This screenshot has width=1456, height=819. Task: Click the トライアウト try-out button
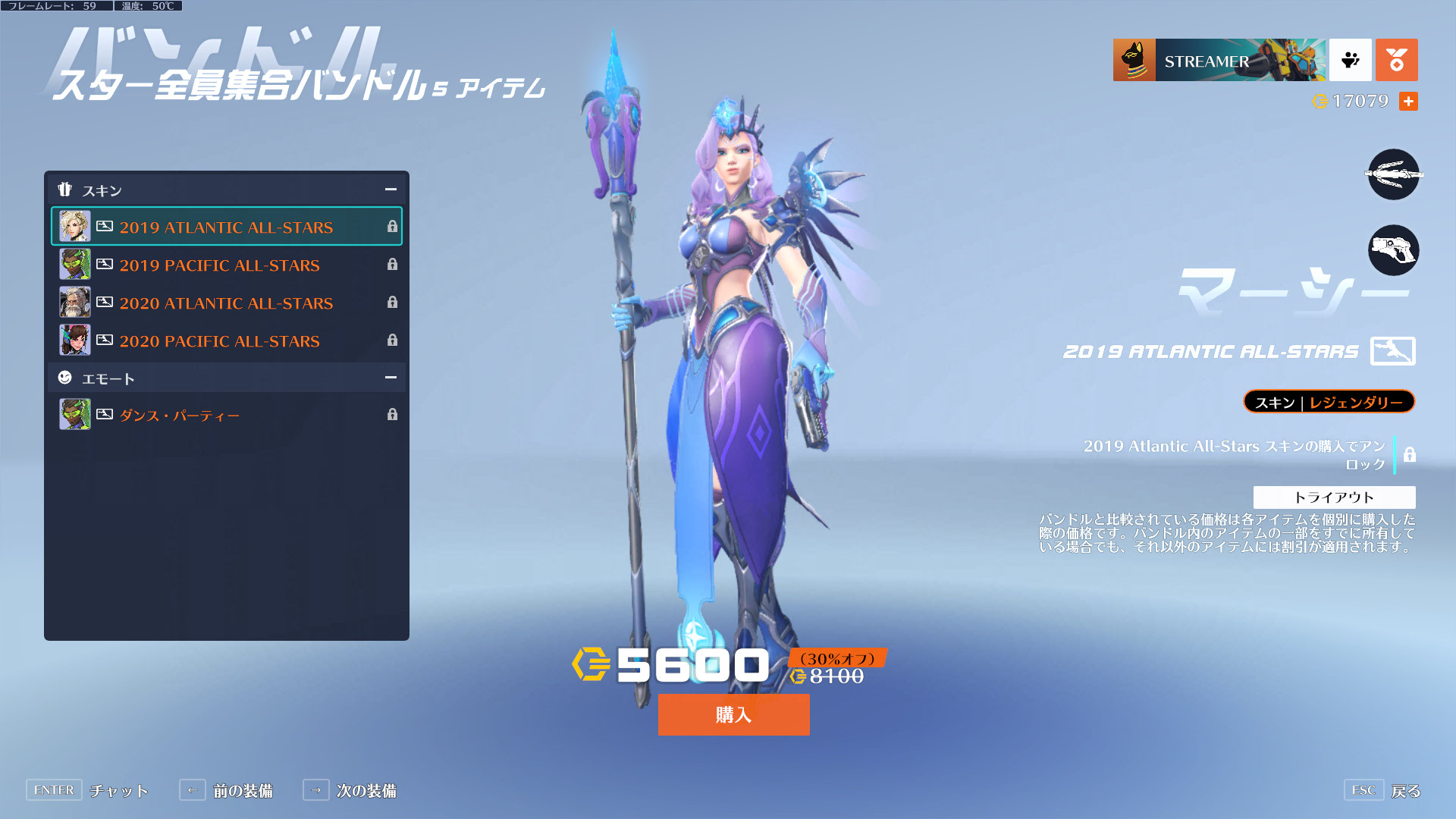[1334, 497]
